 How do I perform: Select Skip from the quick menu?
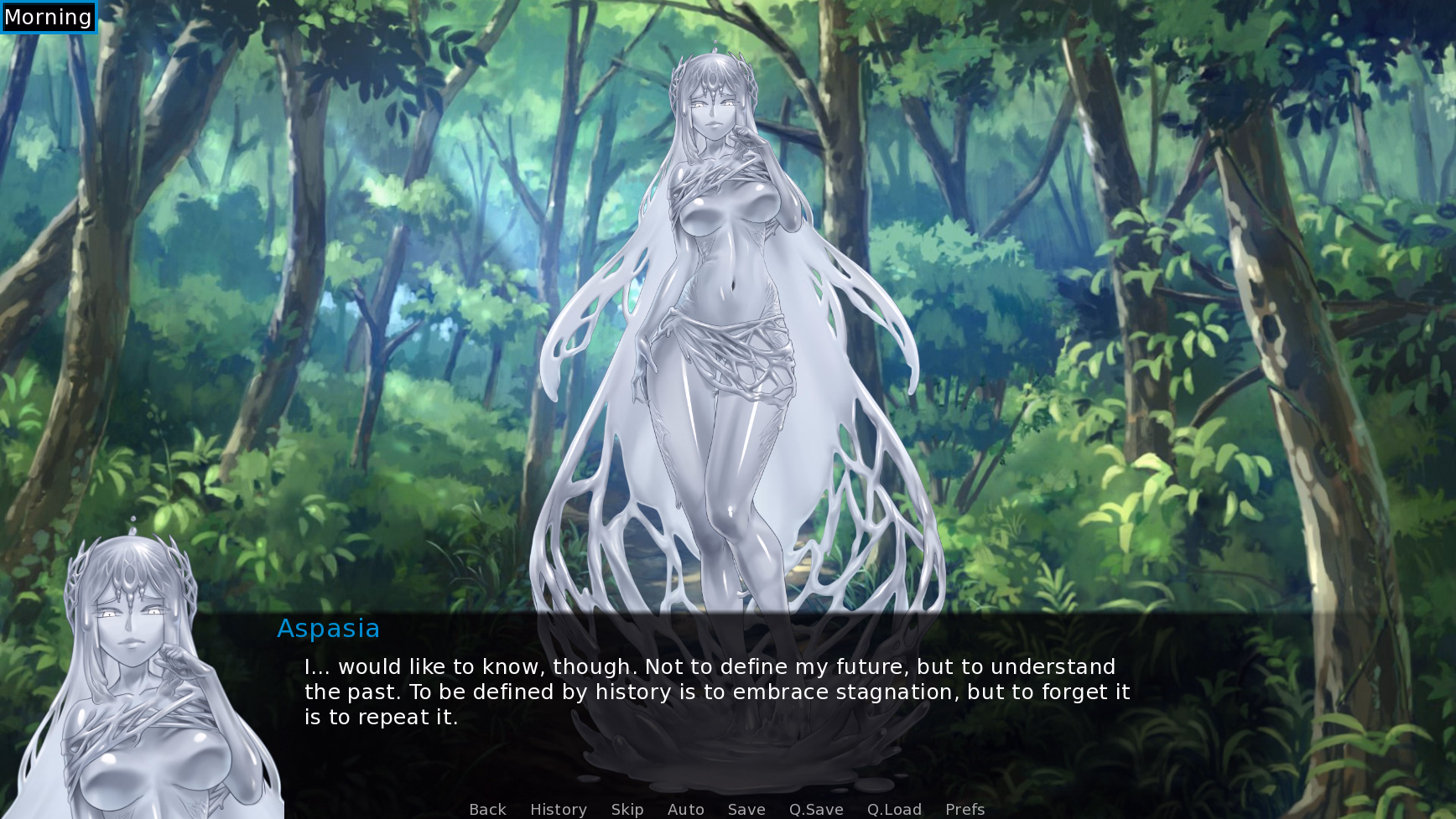(627, 809)
